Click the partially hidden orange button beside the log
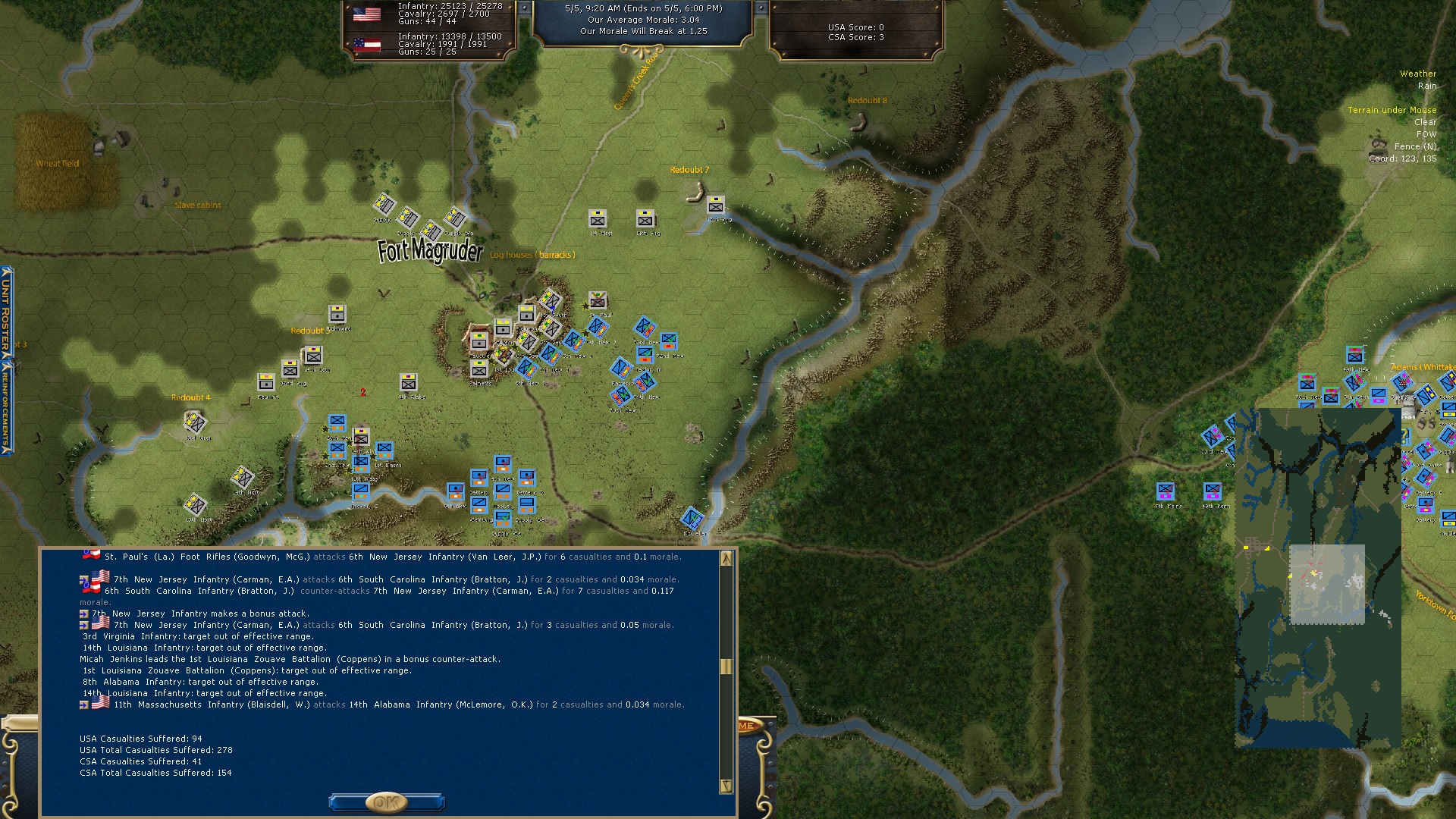 (x=747, y=726)
